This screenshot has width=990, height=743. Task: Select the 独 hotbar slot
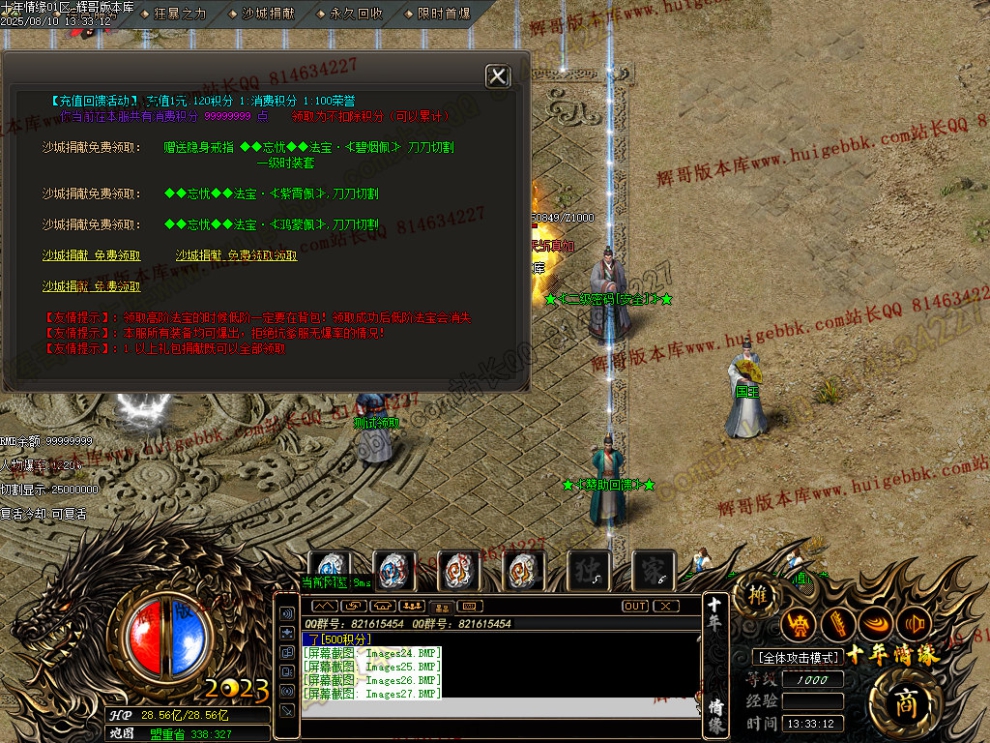(589, 570)
